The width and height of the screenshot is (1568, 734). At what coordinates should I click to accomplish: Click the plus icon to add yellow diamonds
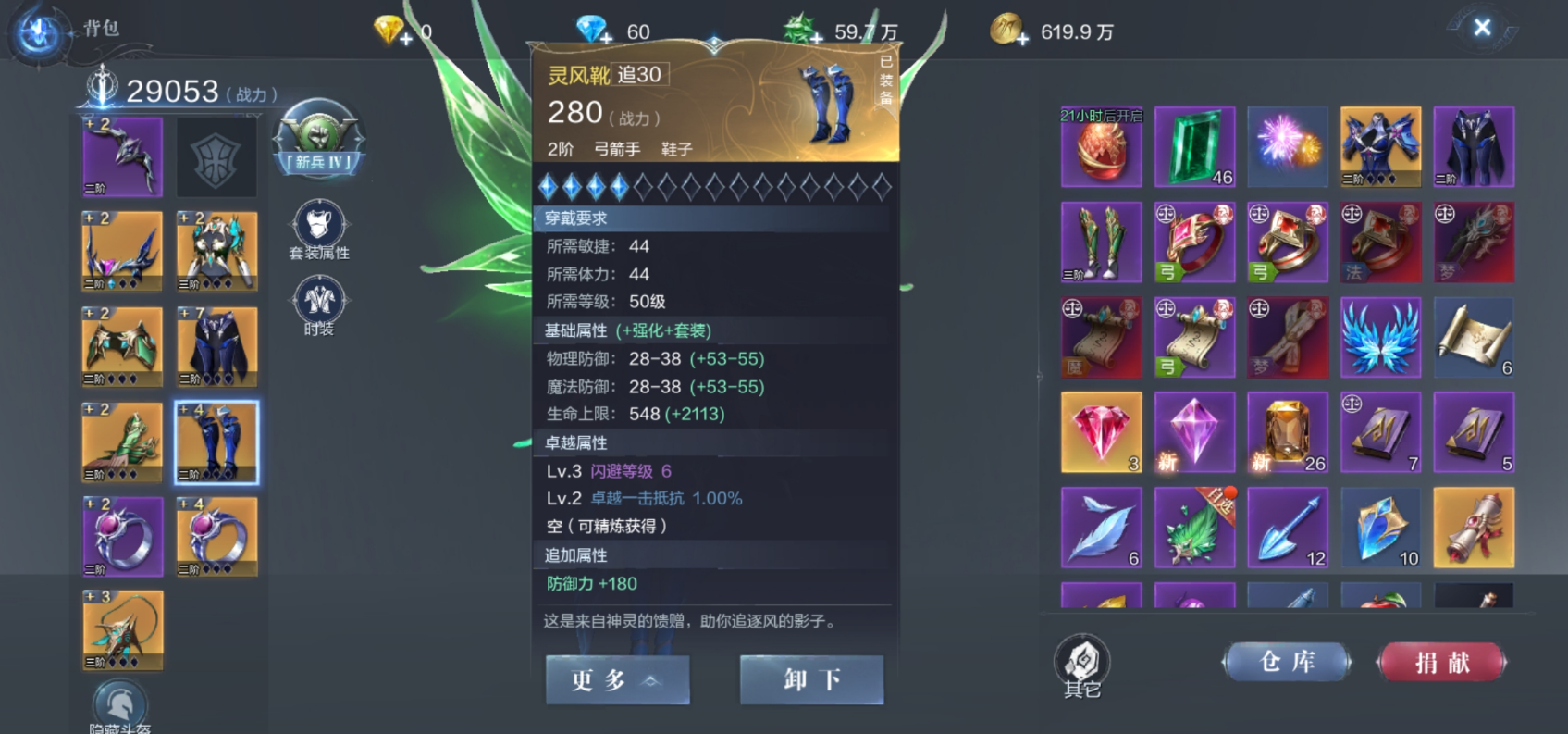[404, 38]
